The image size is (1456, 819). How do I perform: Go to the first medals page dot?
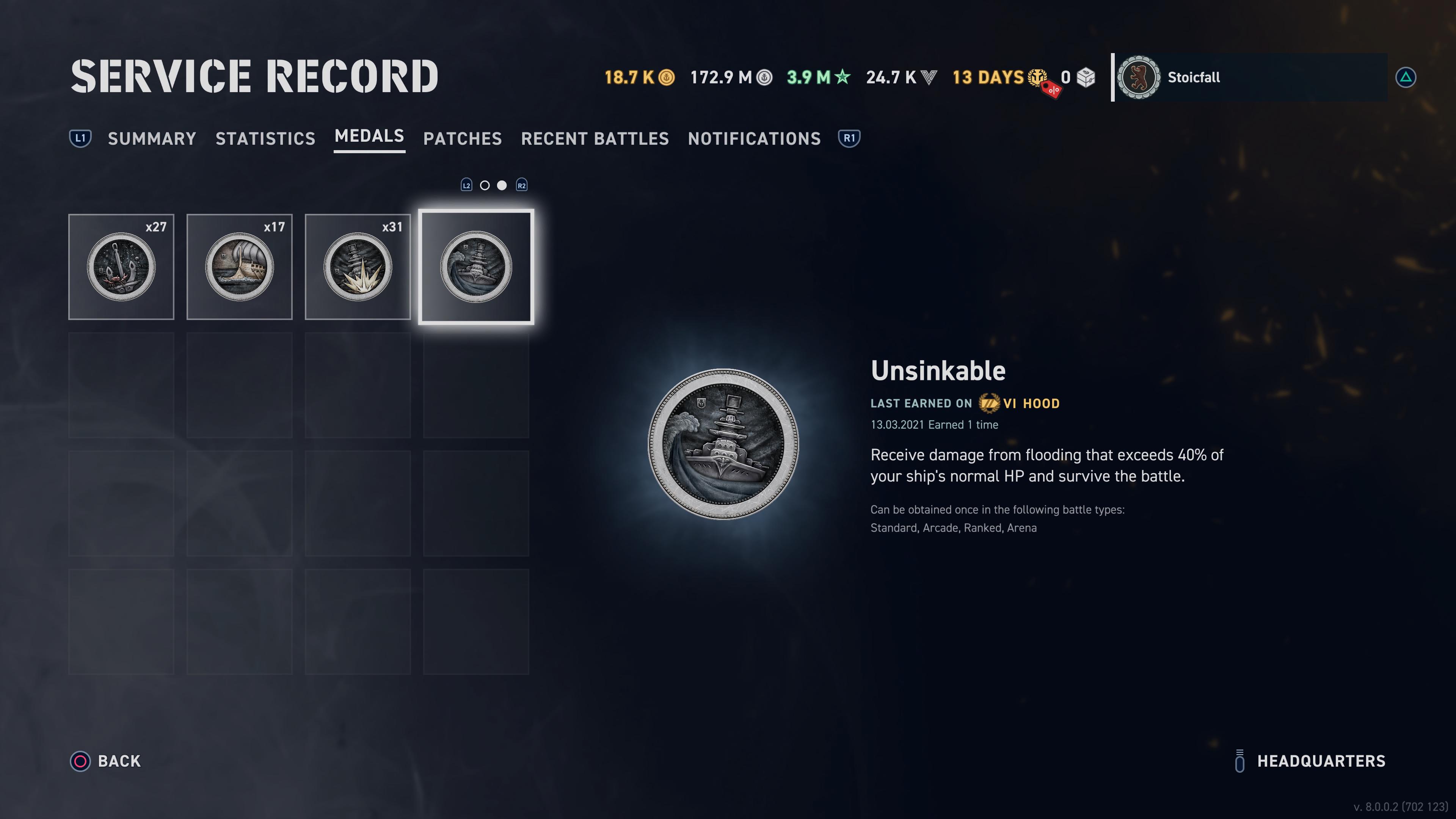485,185
